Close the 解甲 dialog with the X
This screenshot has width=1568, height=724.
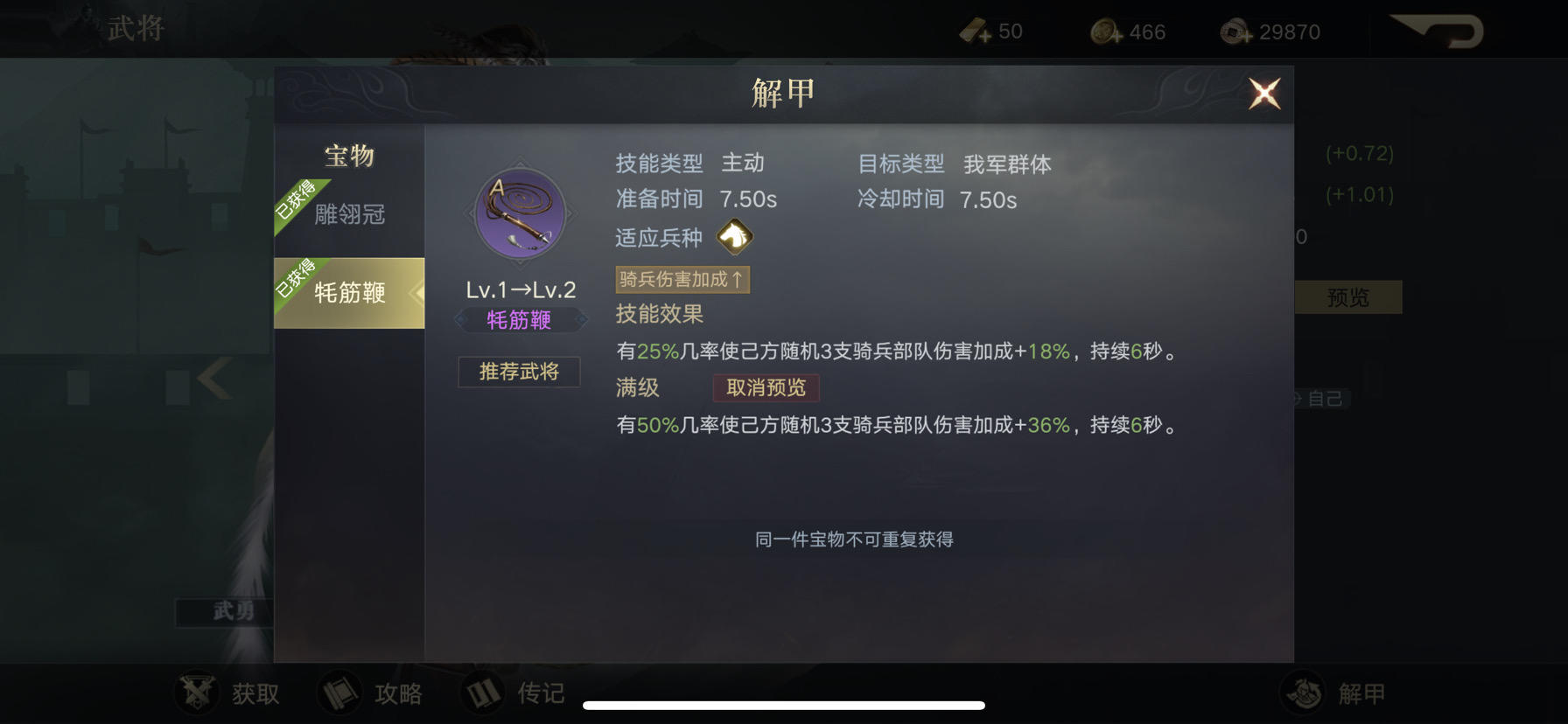1263,94
